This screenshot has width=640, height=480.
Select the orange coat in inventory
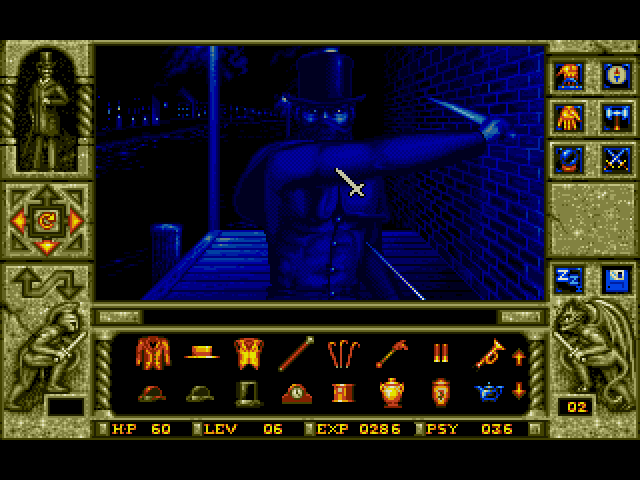click(x=153, y=352)
